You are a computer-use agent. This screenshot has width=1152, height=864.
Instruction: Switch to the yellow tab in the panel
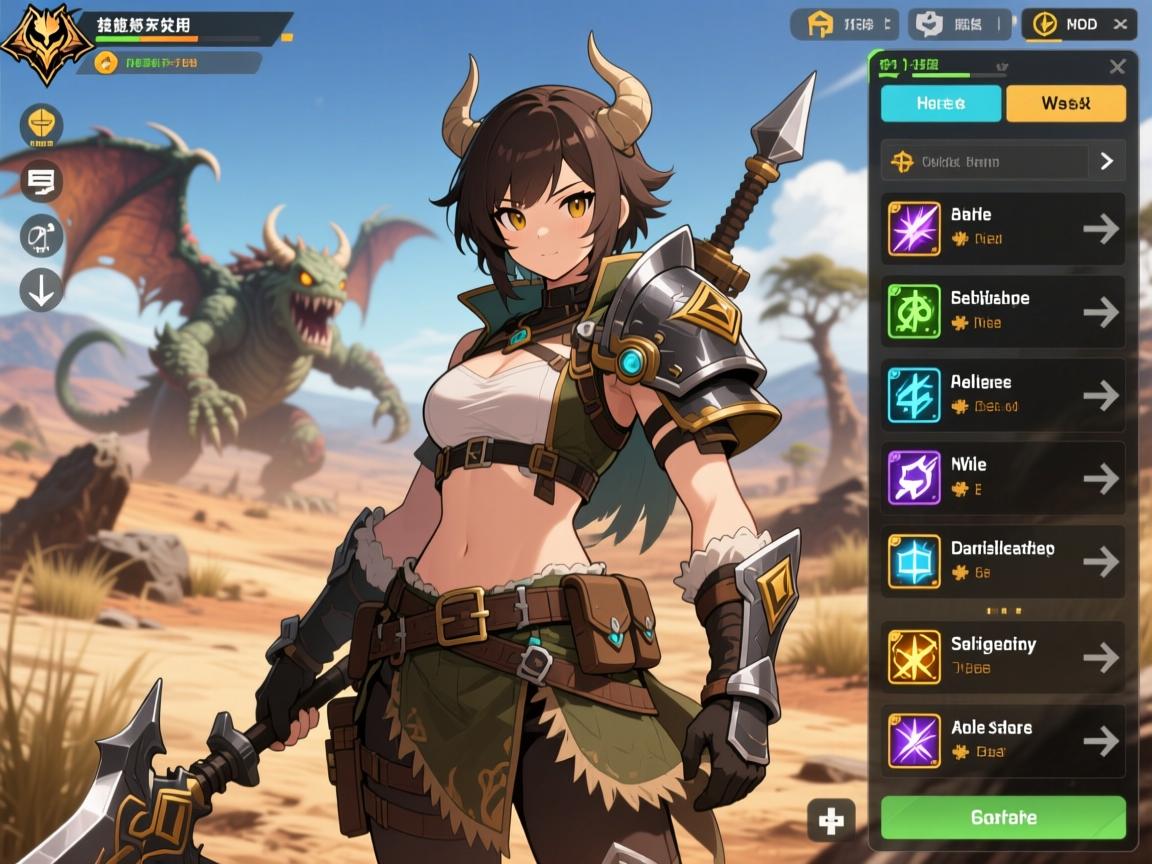click(1065, 103)
